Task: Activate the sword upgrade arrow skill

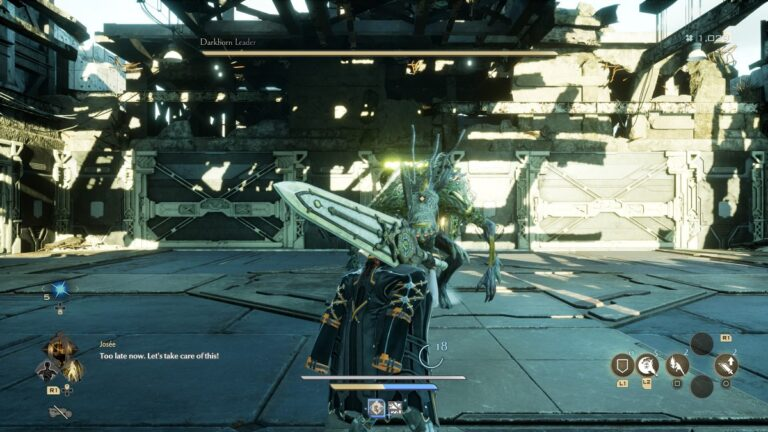Action: (x=727, y=365)
